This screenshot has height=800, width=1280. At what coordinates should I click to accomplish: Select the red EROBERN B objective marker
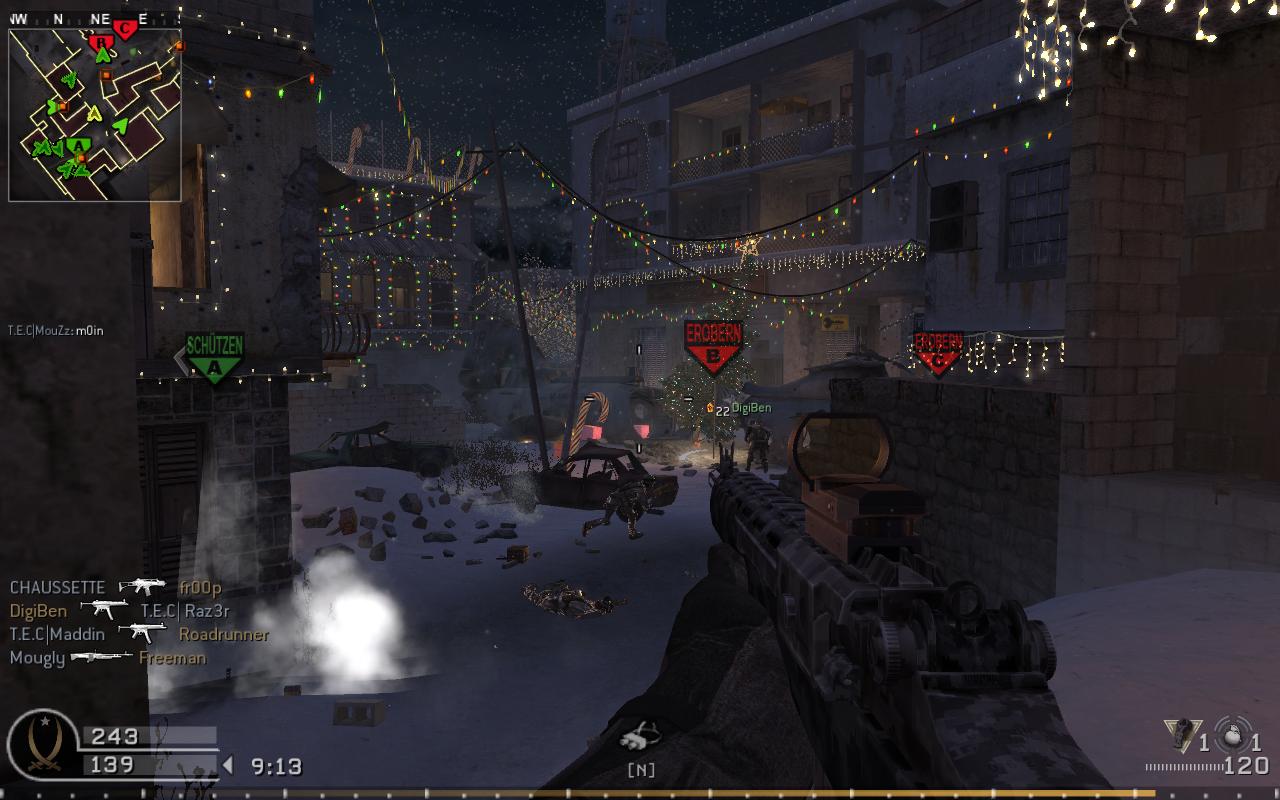(x=712, y=346)
